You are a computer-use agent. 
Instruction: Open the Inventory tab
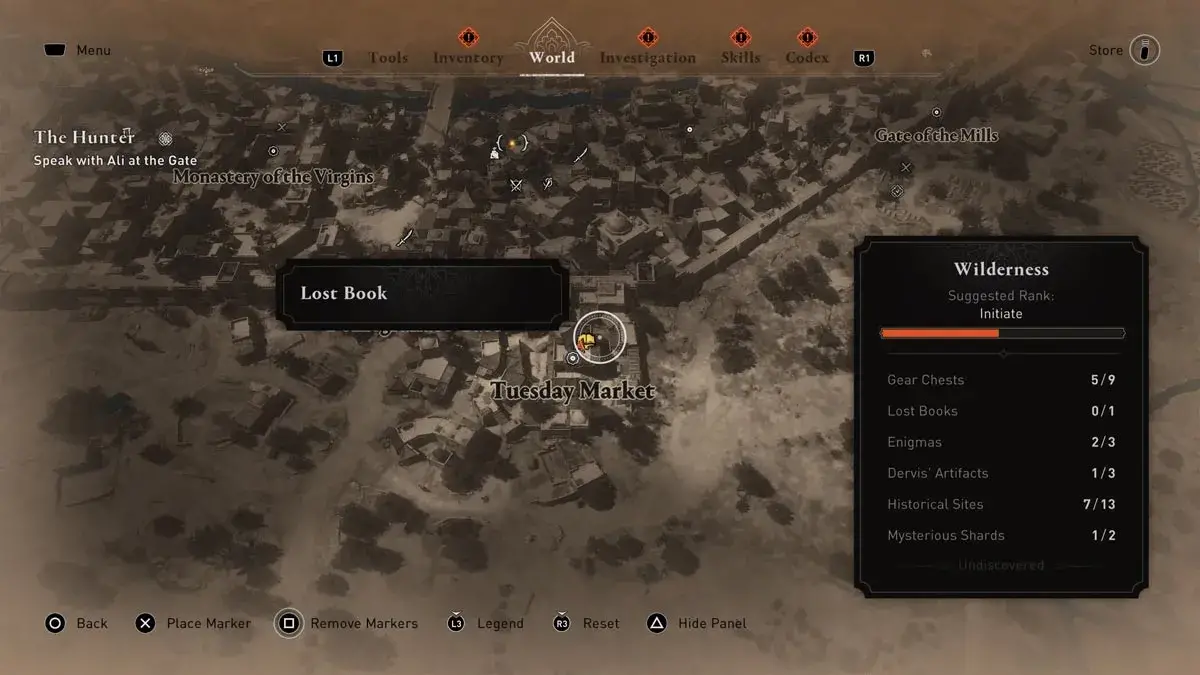(x=468, y=58)
